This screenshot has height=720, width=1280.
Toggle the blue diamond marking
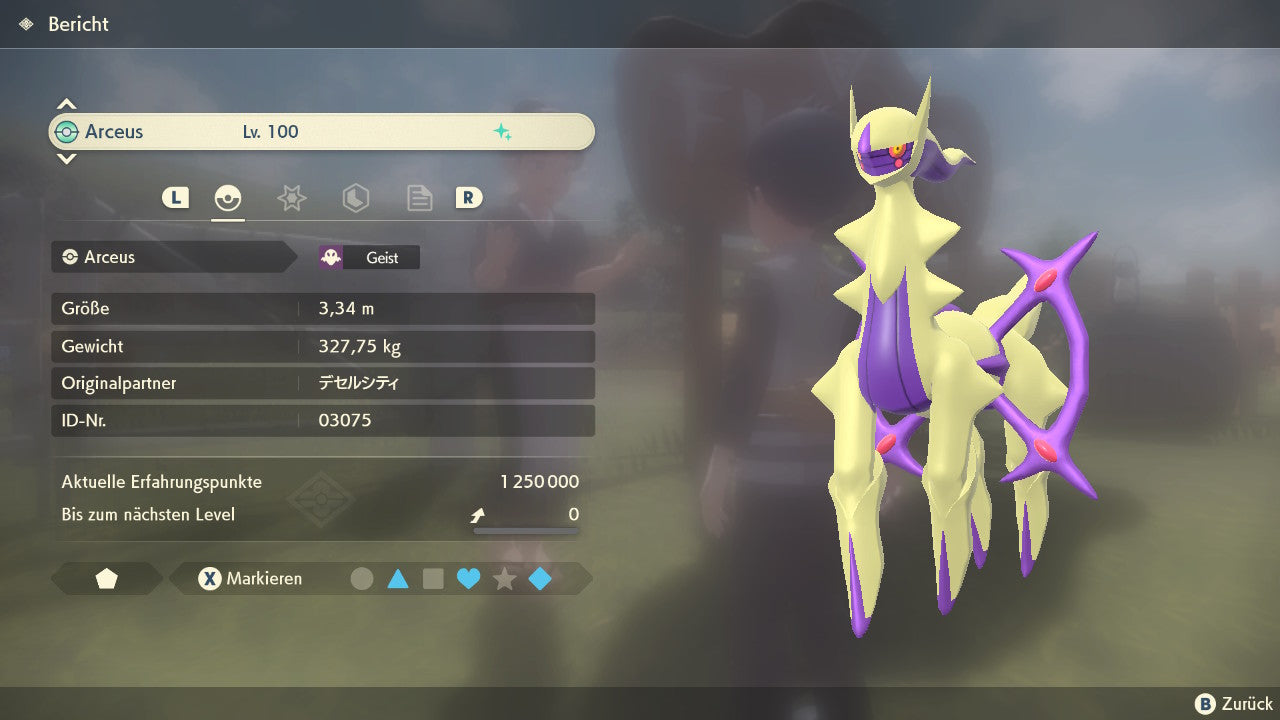[540, 578]
